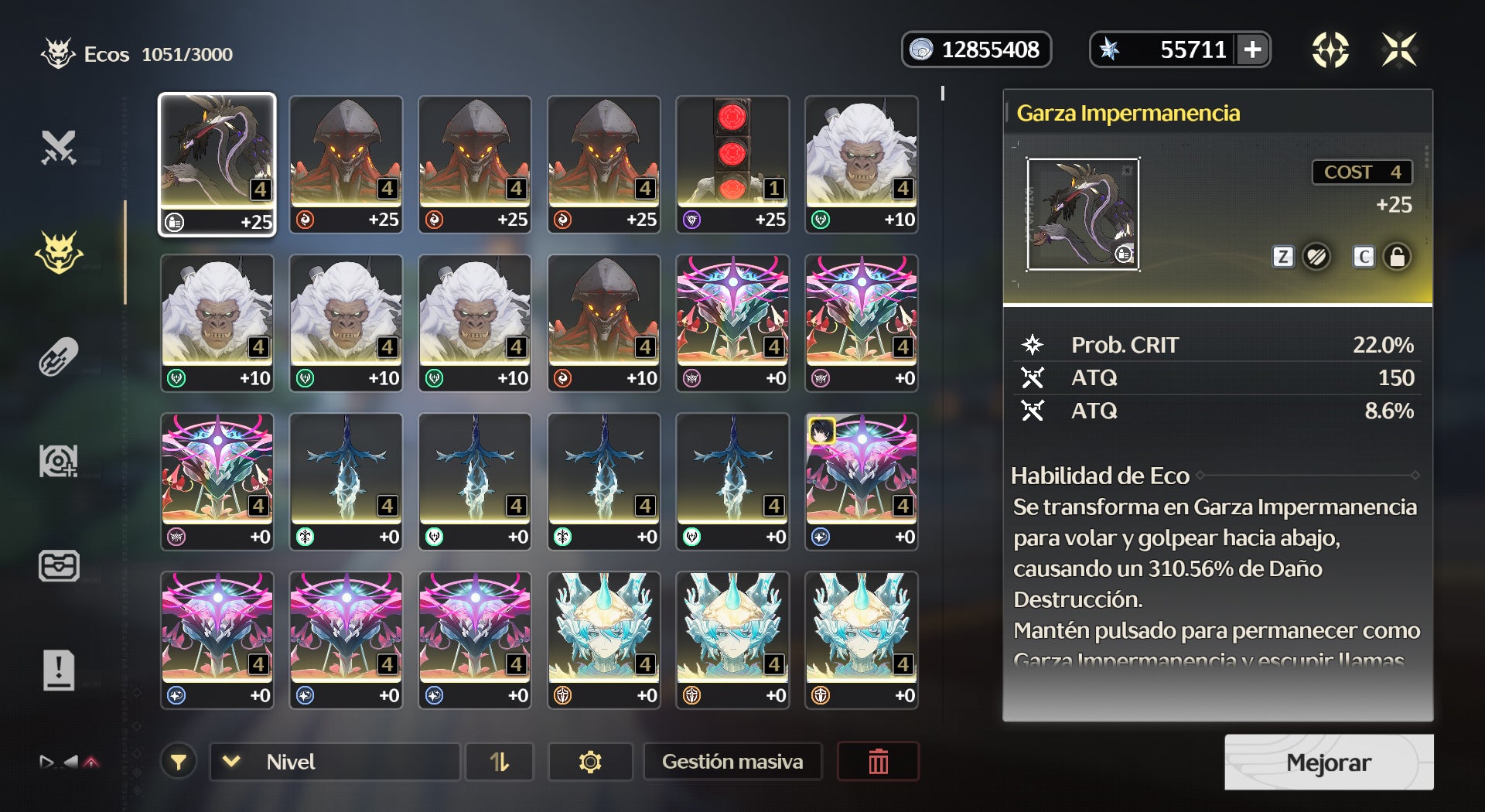Toggle the sort order arrows

coord(500,762)
